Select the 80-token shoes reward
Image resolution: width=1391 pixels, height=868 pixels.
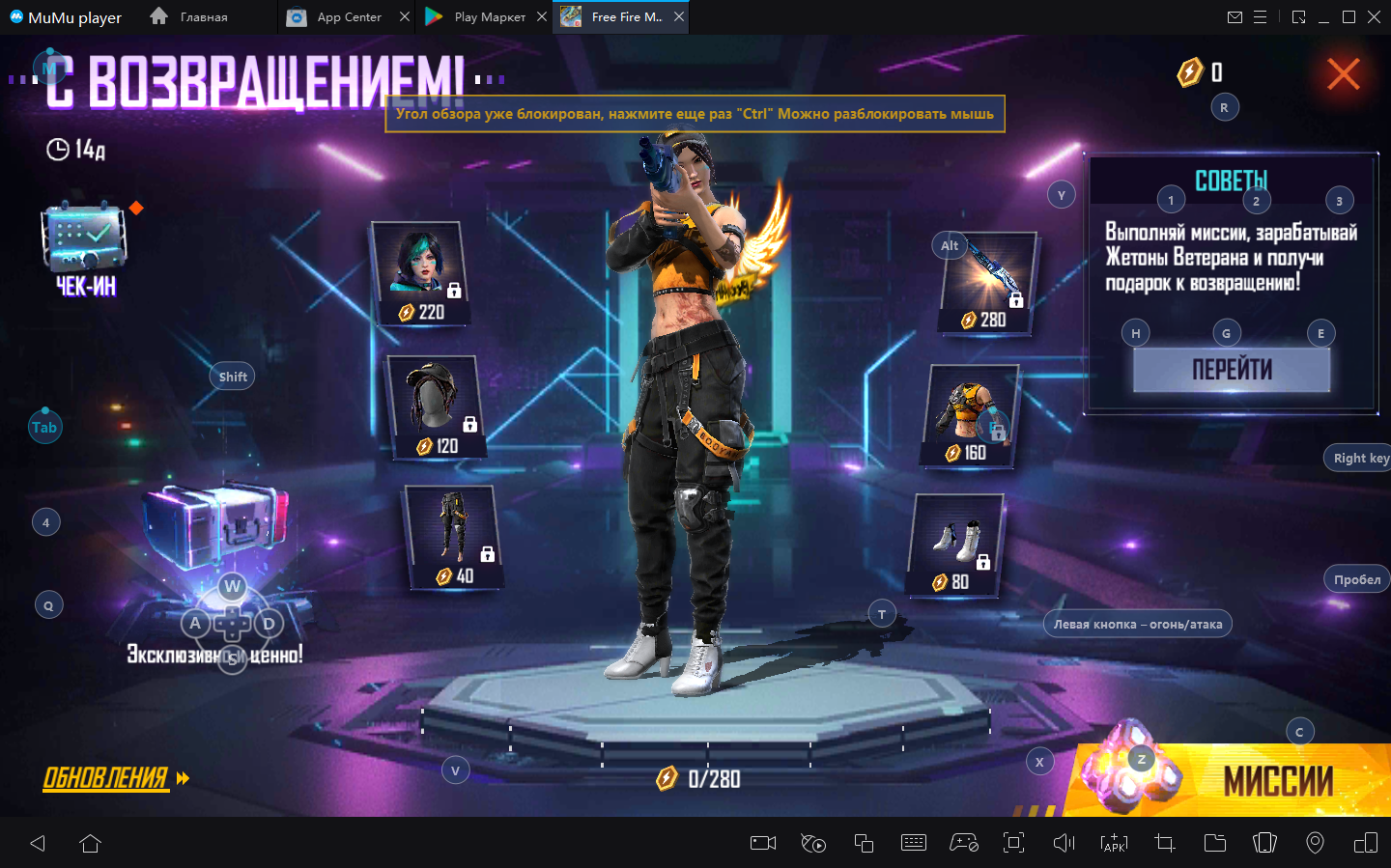click(x=956, y=545)
